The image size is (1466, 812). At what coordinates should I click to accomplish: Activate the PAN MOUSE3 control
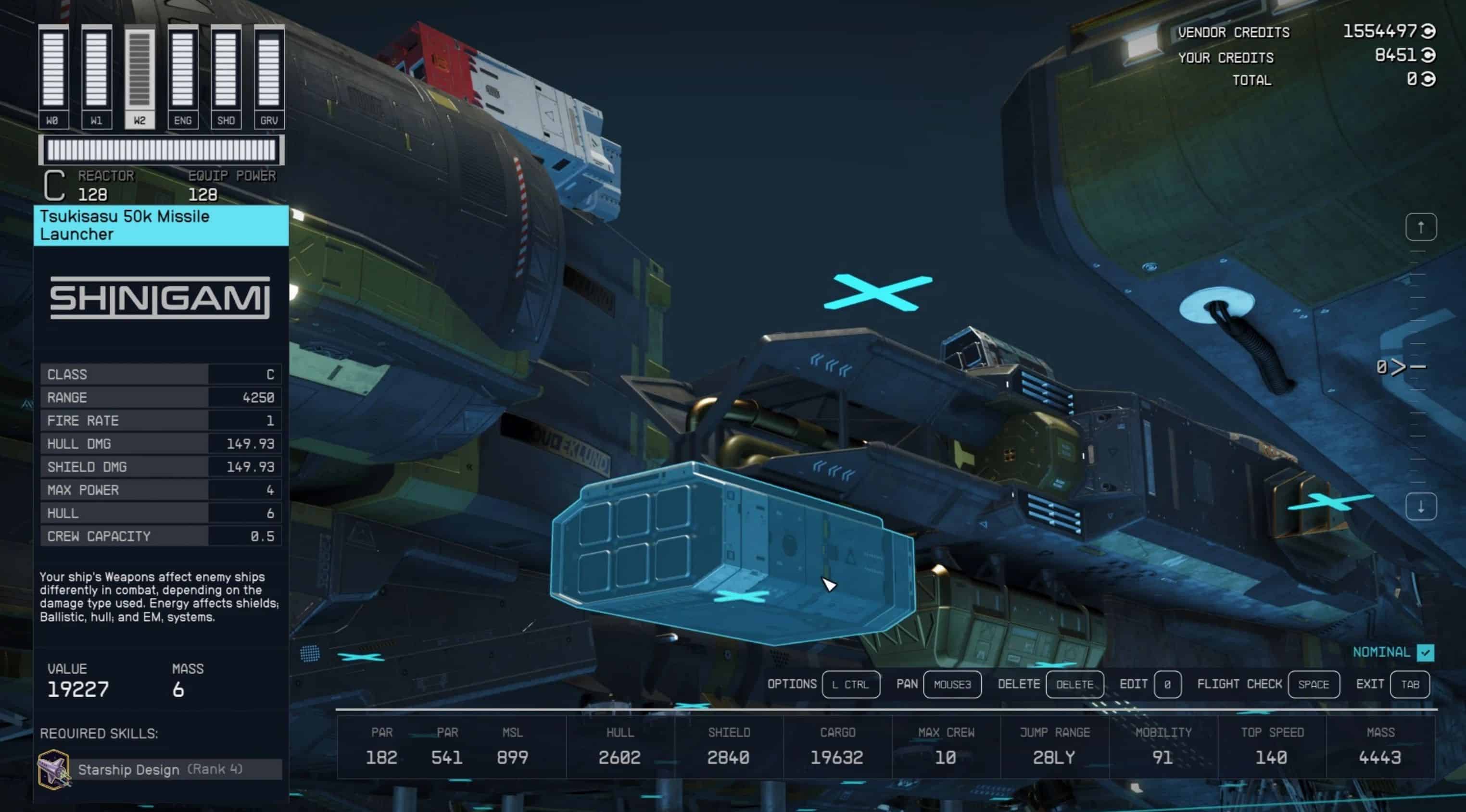click(952, 685)
